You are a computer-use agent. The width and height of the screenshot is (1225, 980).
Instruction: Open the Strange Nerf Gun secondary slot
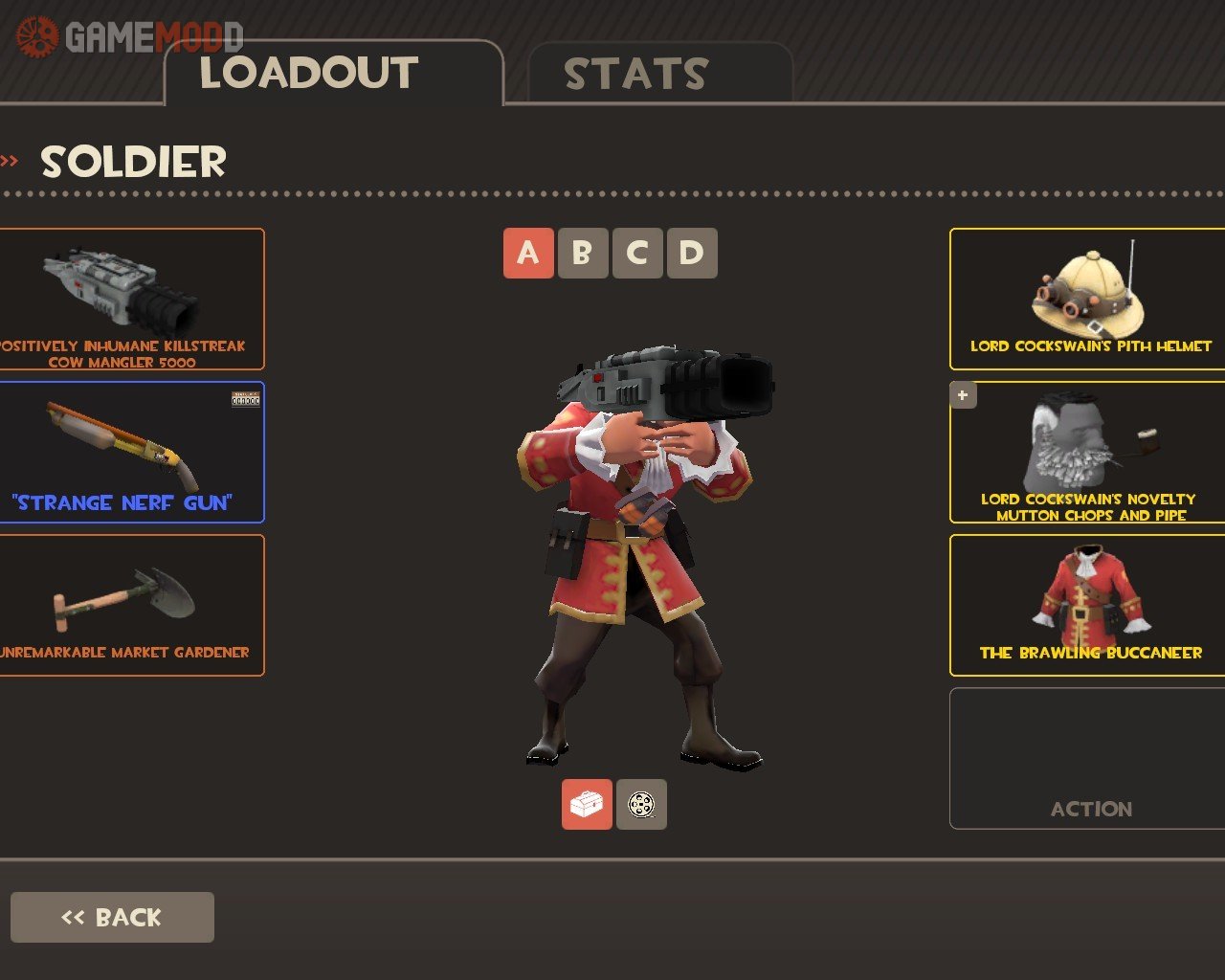130,452
